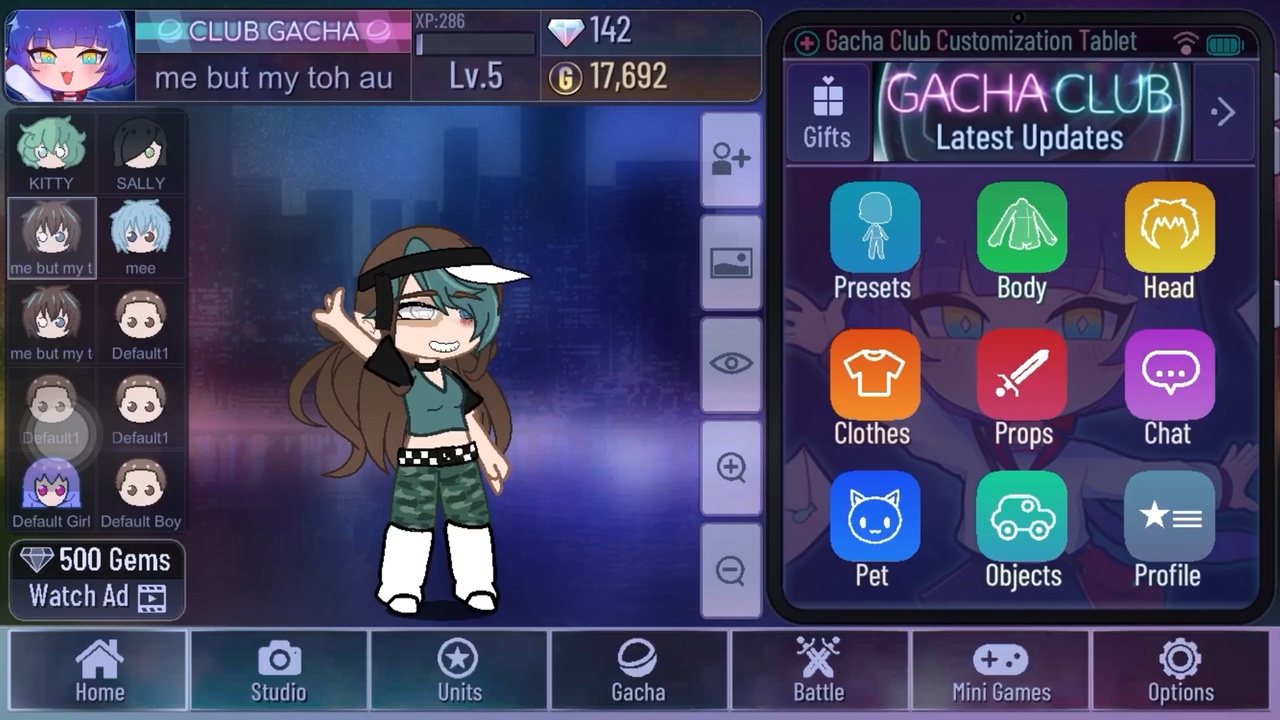Watch Ad for 500 Gems
This screenshot has height=720, width=1280.
pos(97,580)
